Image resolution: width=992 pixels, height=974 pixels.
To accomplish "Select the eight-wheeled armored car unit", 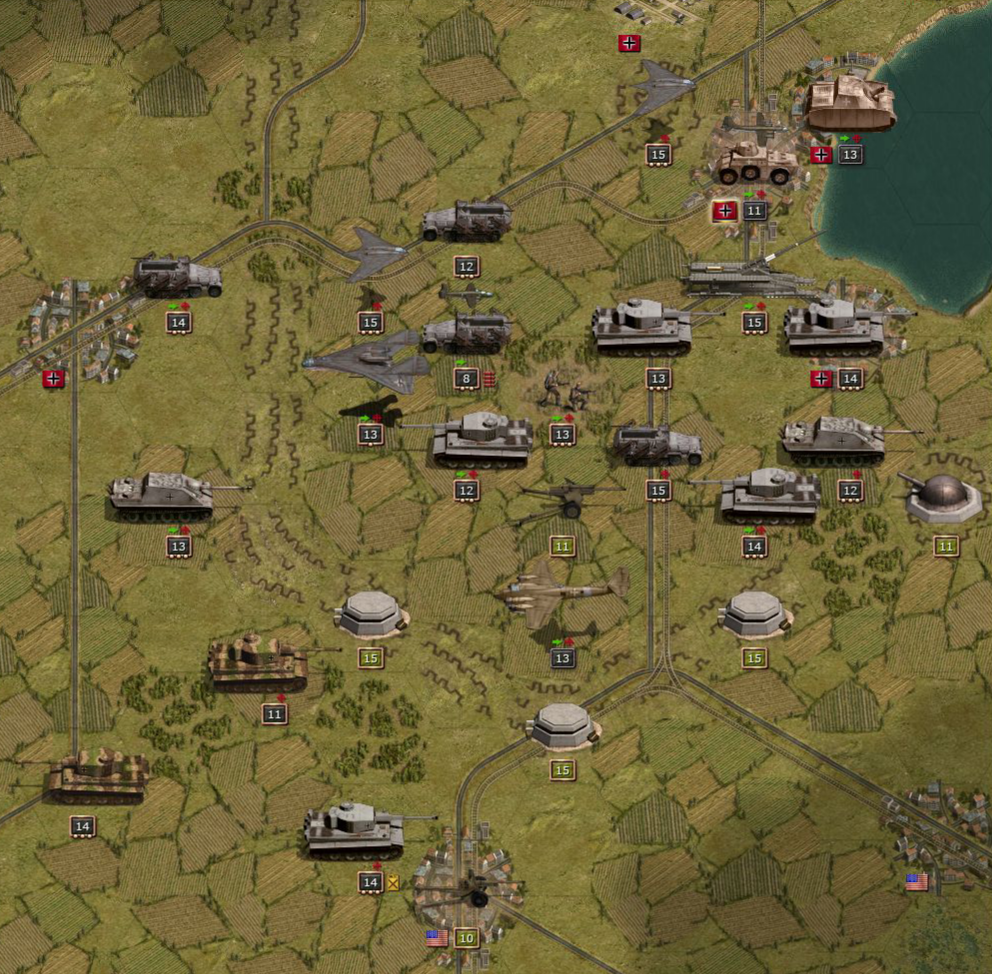I will click(x=756, y=160).
